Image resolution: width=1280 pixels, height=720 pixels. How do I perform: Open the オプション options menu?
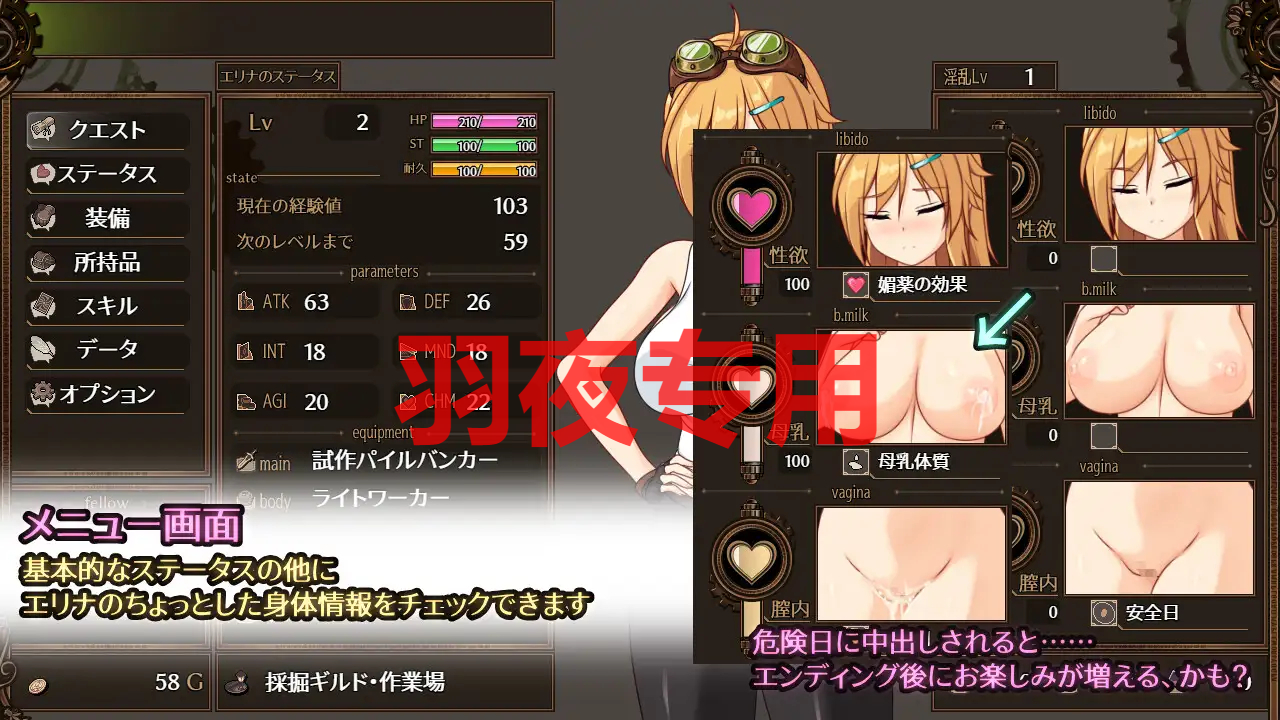(x=107, y=394)
